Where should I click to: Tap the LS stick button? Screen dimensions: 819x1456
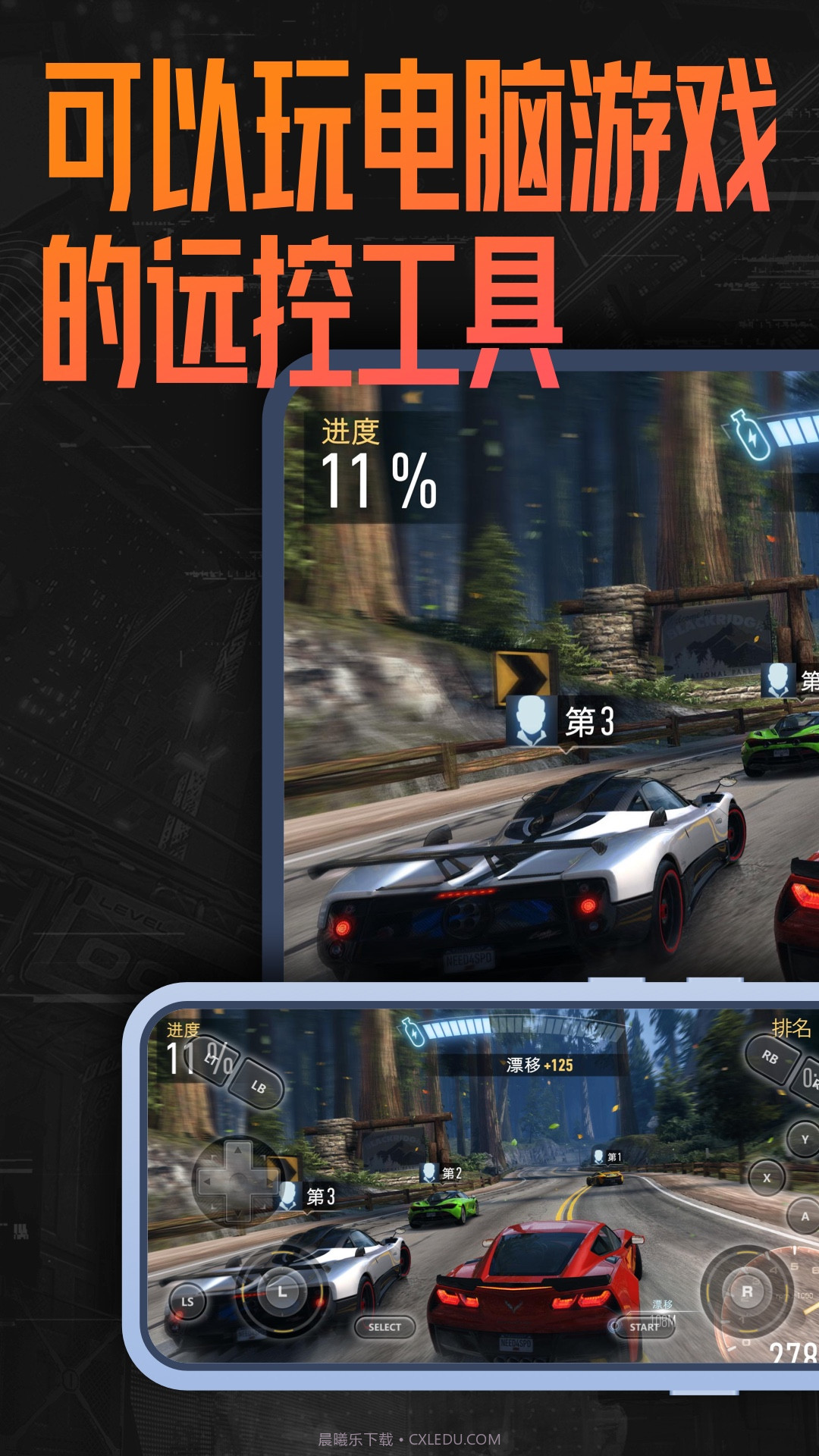pos(187,1301)
